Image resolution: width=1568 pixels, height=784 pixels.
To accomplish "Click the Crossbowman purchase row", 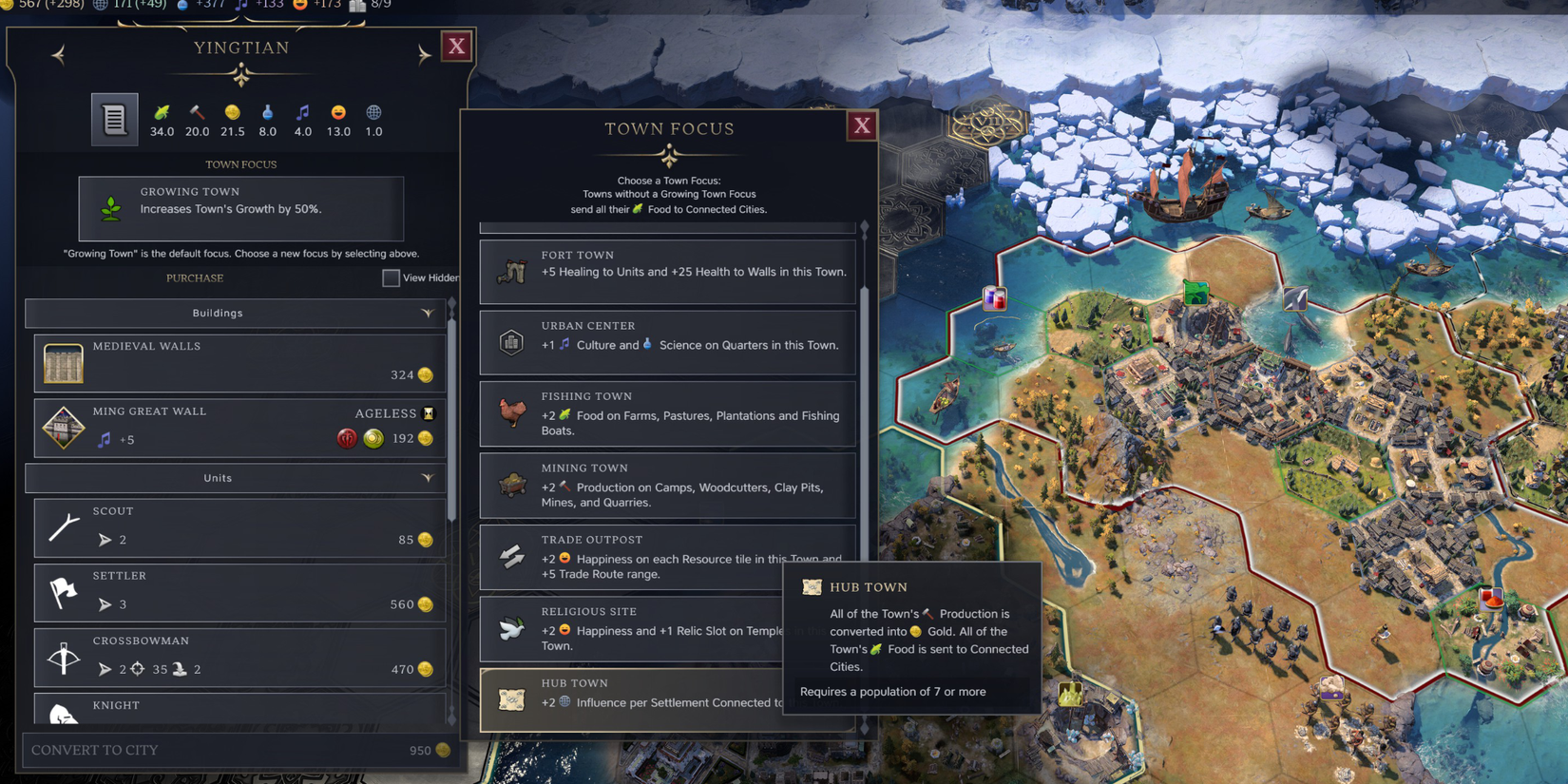I will tap(238, 657).
